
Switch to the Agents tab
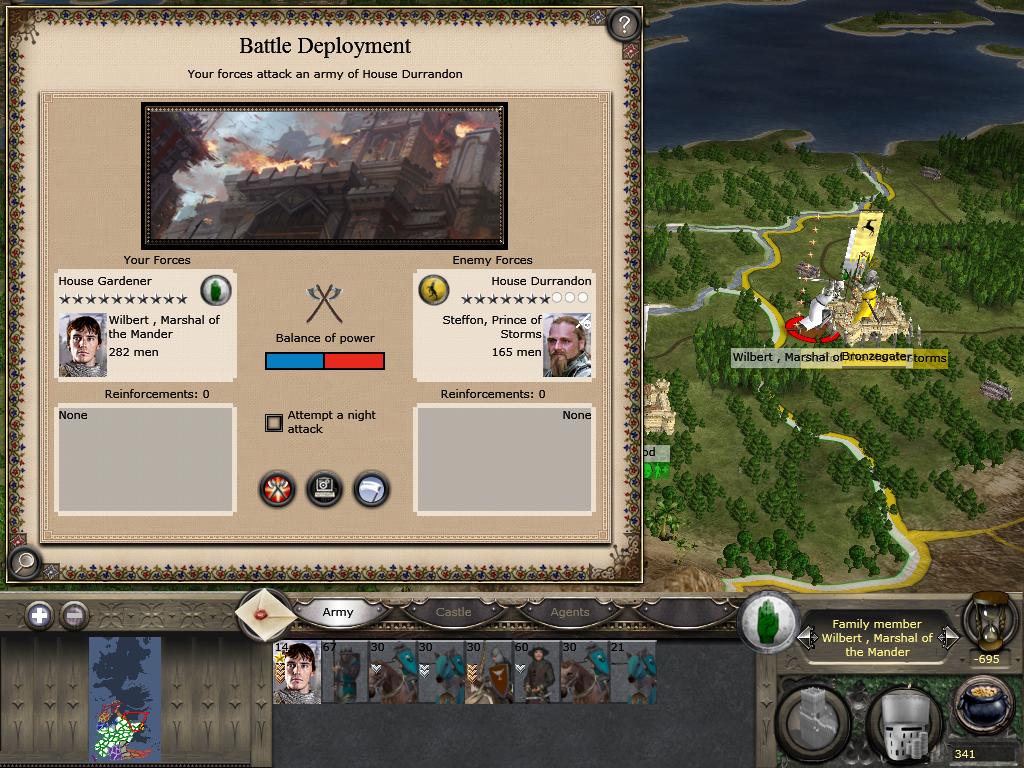coord(570,612)
